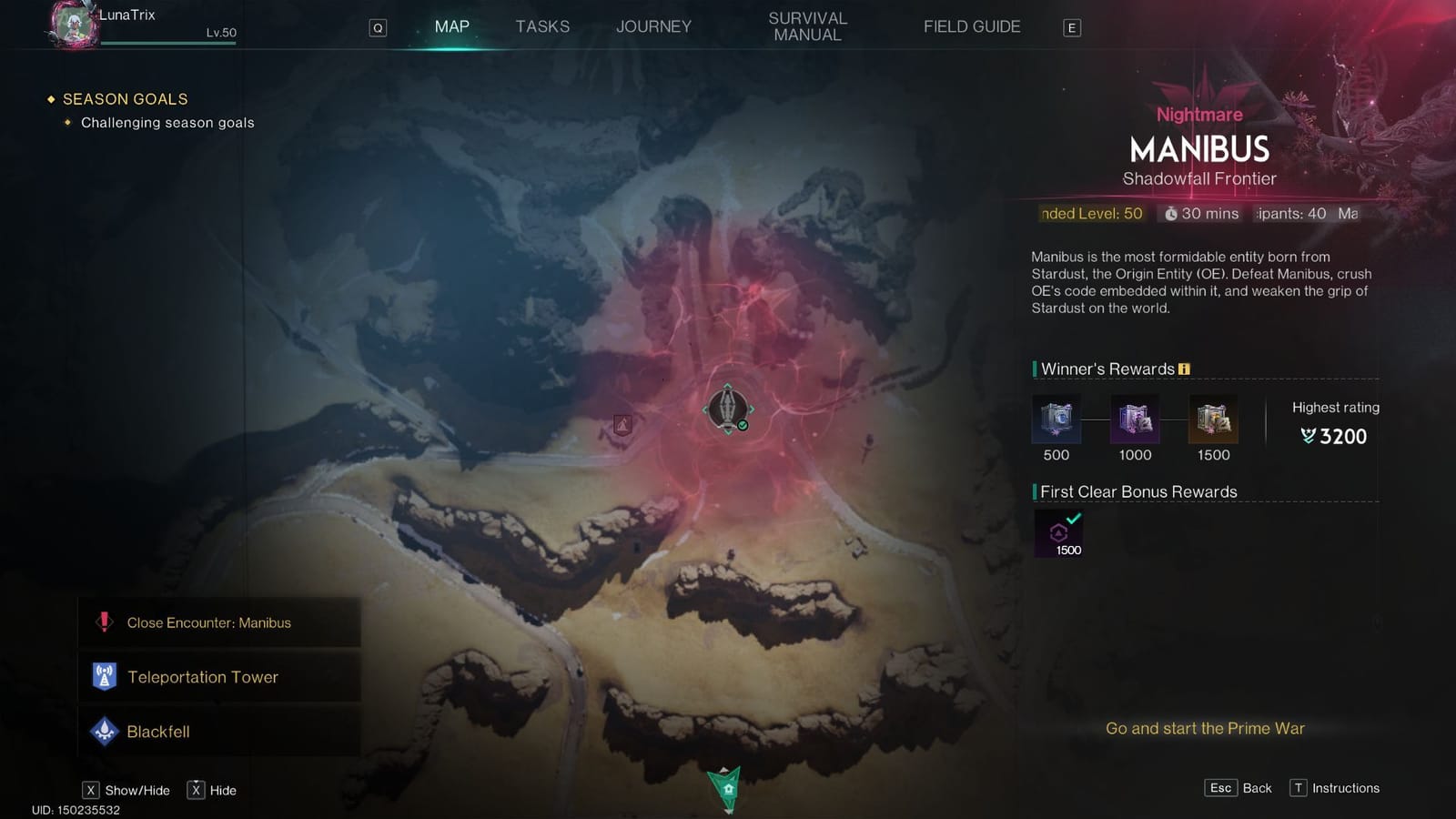This screenshot has width=1456, height=819.
Task: Click the 30 mins timer icon
Action: [1171, 214]
